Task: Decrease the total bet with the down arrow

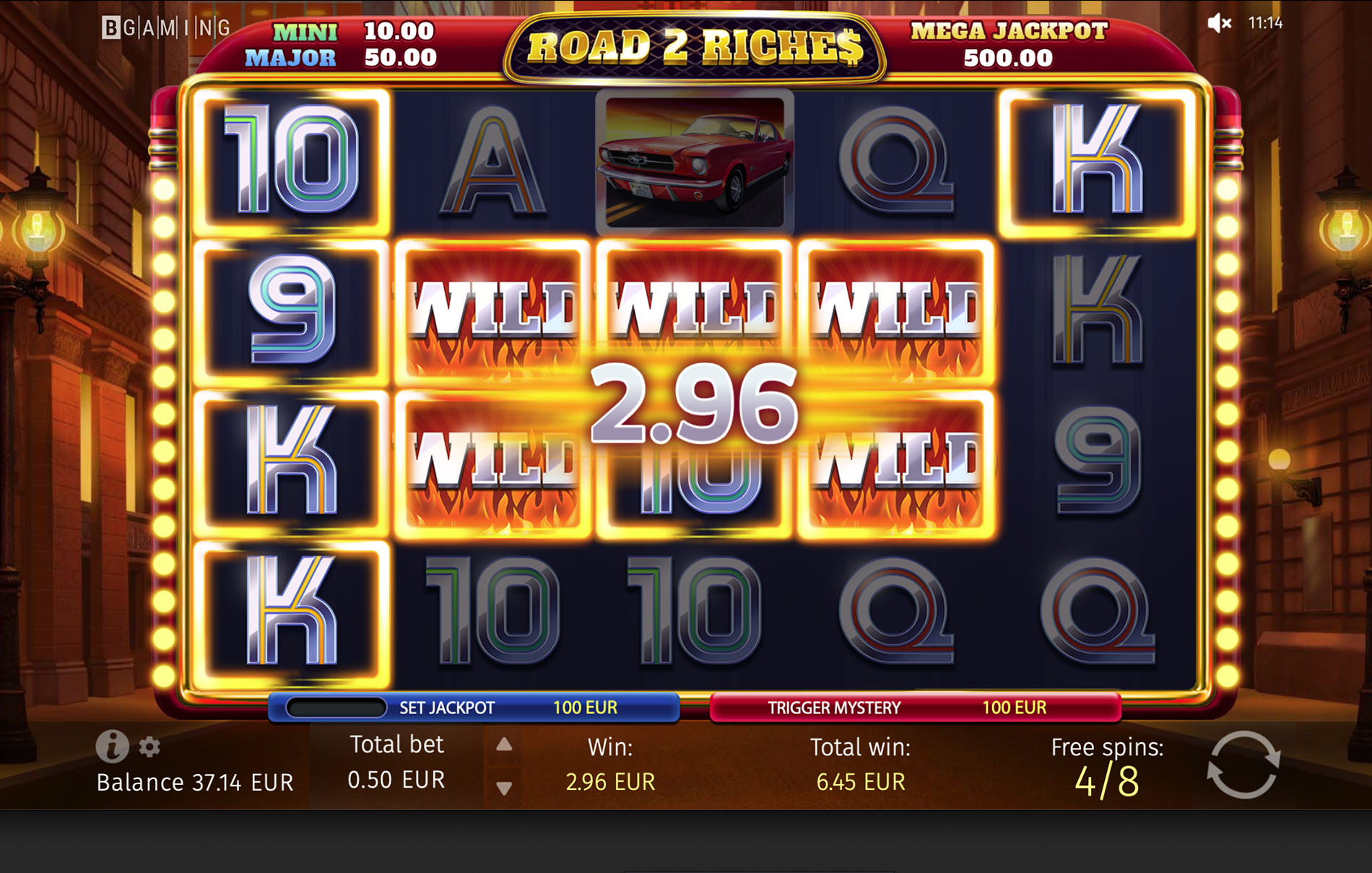Action: tap(504, 788)
